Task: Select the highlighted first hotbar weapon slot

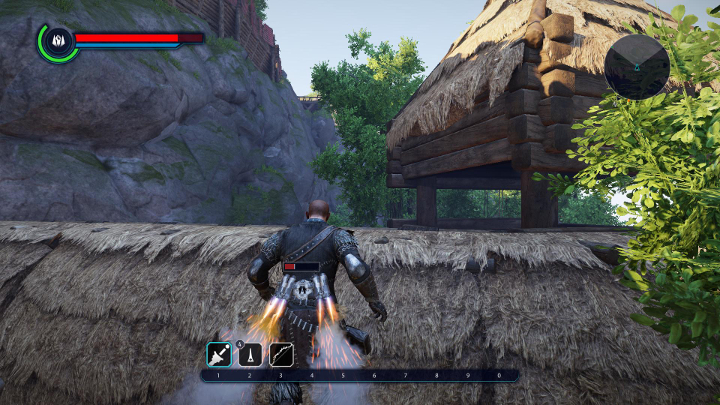Action: tap(219, 354)
